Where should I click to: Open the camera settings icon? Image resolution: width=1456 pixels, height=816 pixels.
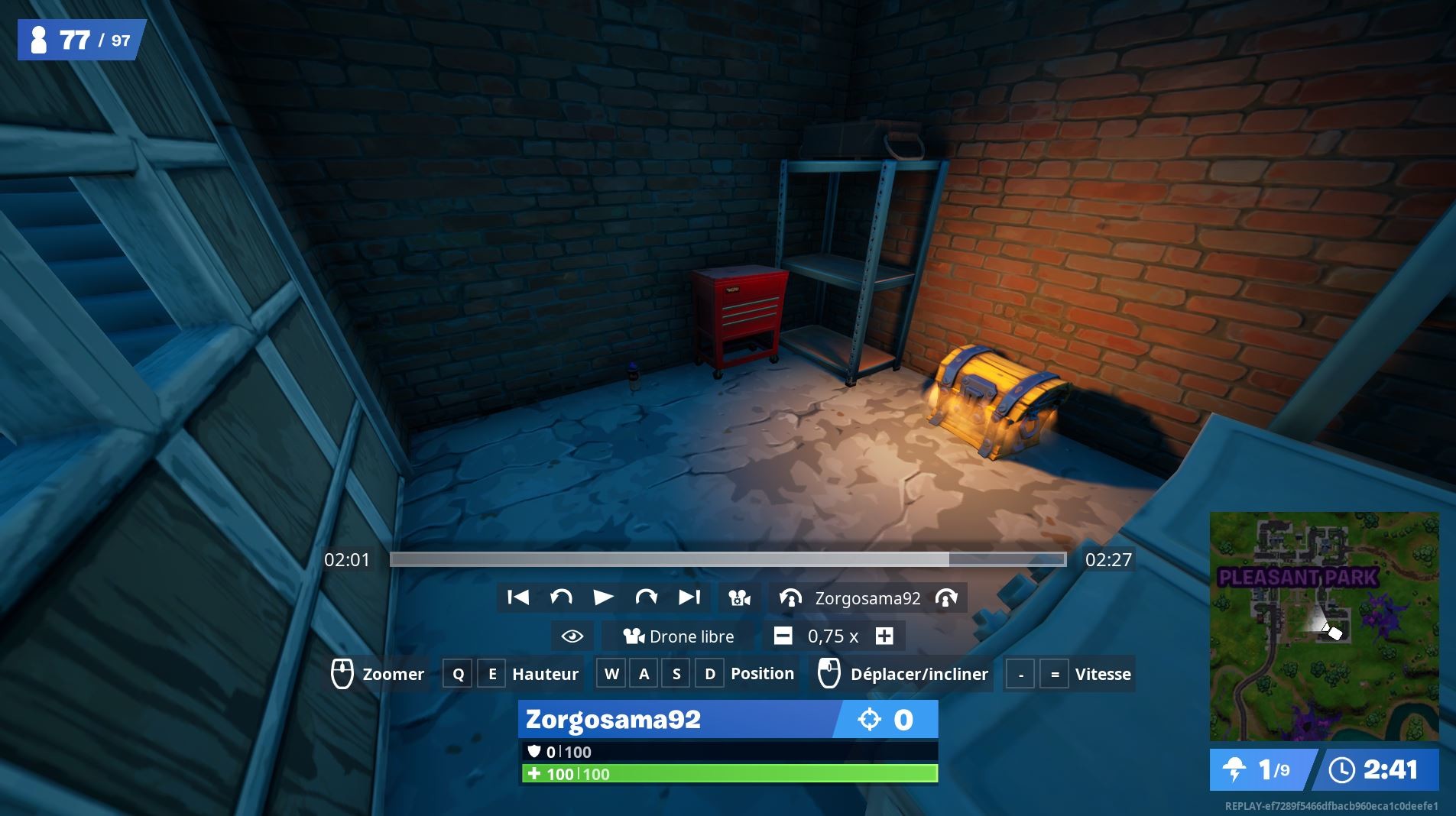(738, 597)
